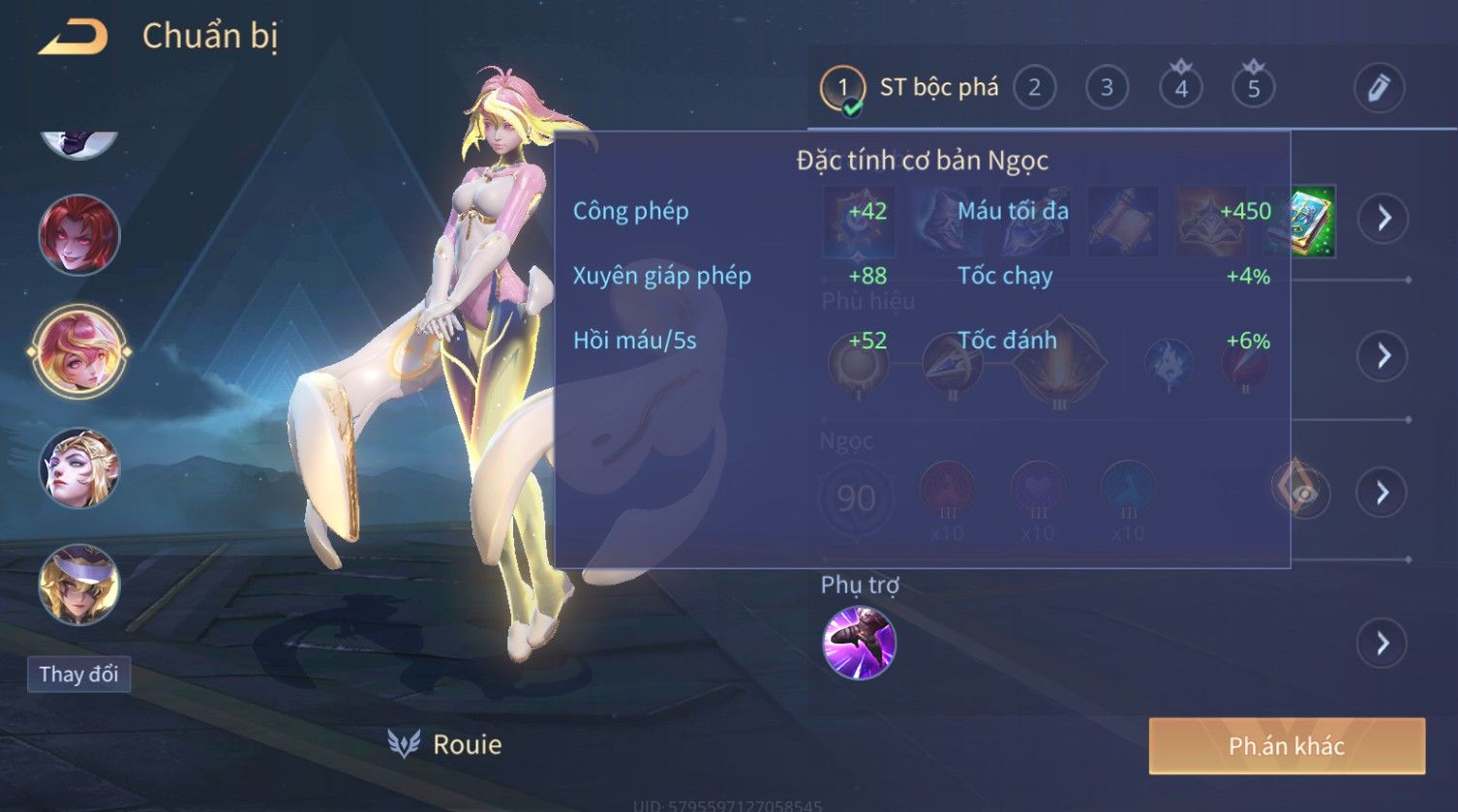Switch to loadout preset 3
1458x812 pixels.
(x=1106, y=88)
